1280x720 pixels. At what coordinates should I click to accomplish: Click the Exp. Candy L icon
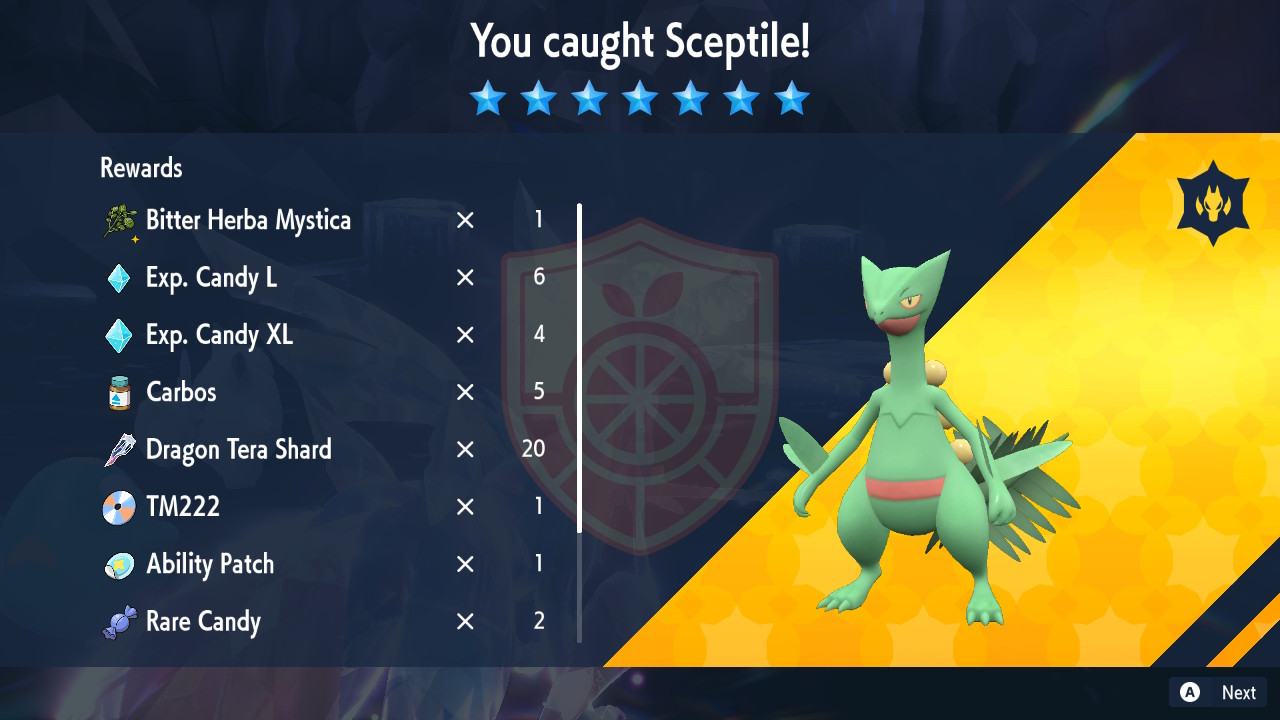click(x=120, y=278)
